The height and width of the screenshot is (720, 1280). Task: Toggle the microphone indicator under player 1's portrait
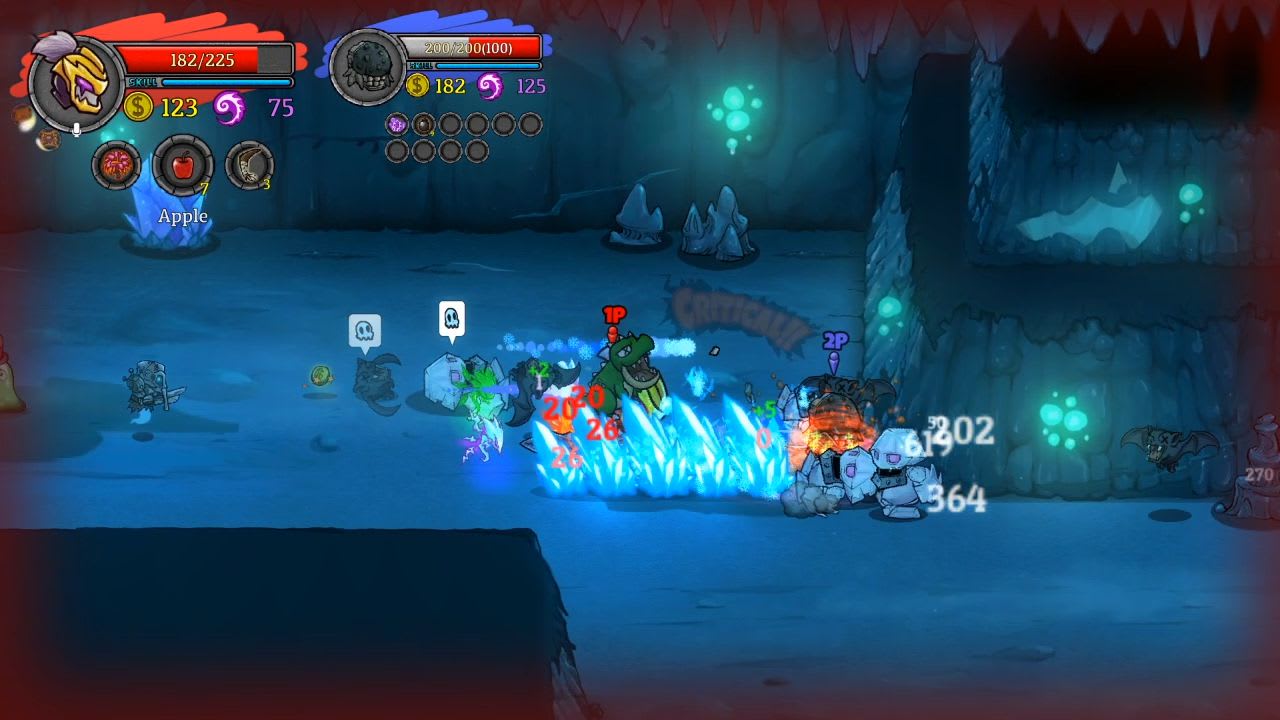pyautogui.click(x=76, y=129)
